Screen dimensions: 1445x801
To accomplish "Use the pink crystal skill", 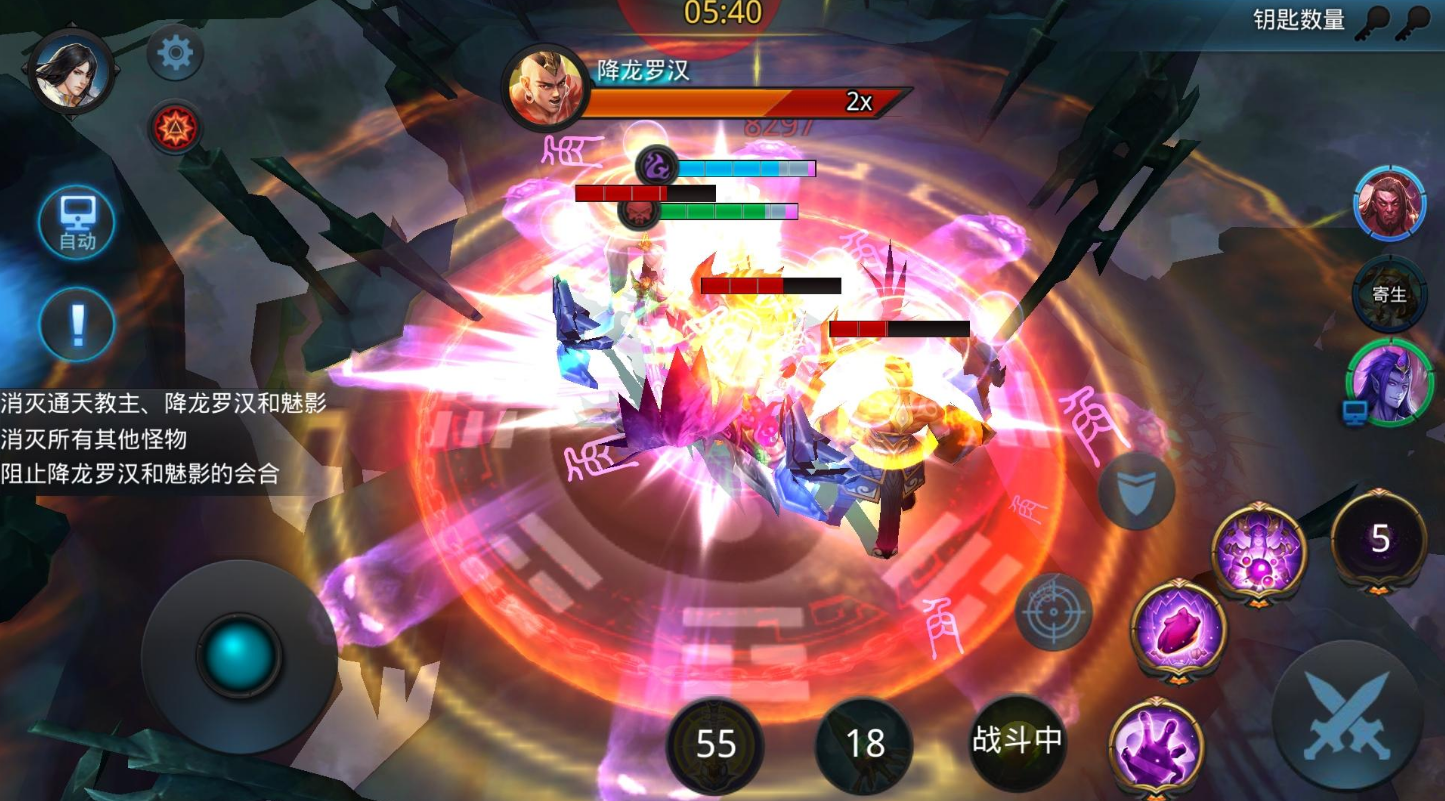I will [x=1180, y=631].
